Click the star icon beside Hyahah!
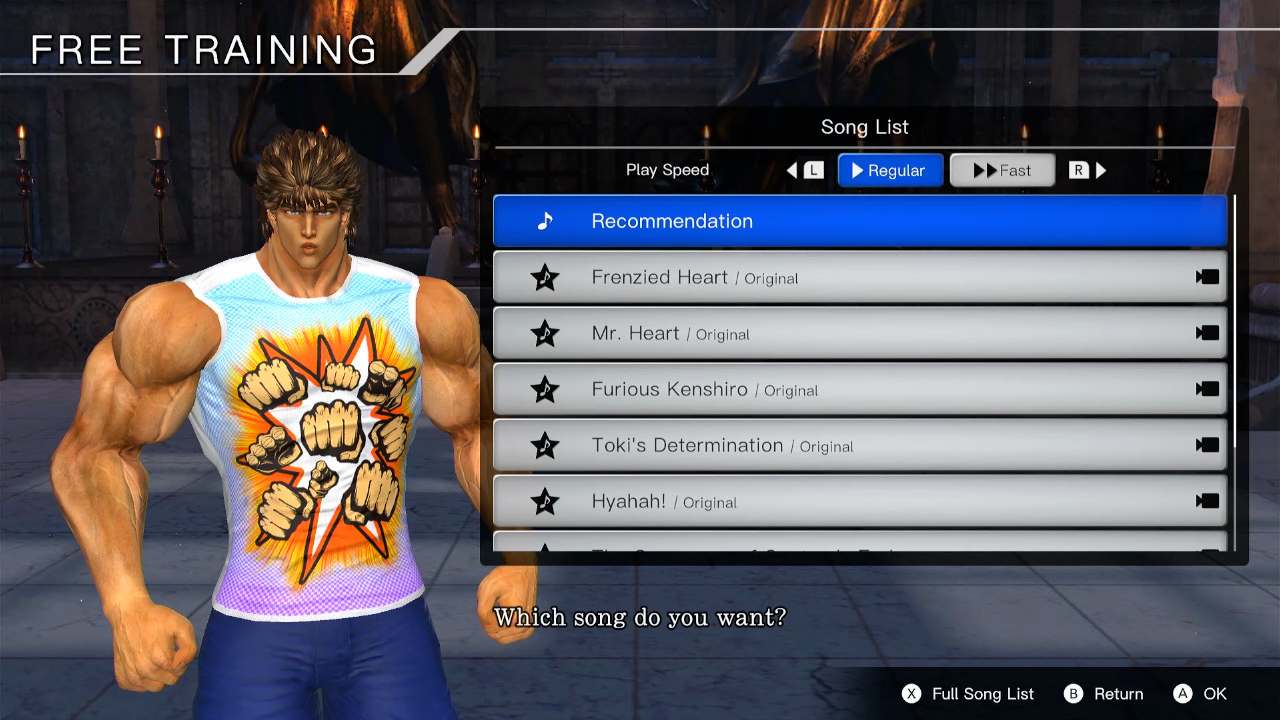Screen dimensions: 1280x720 point(544,502)
